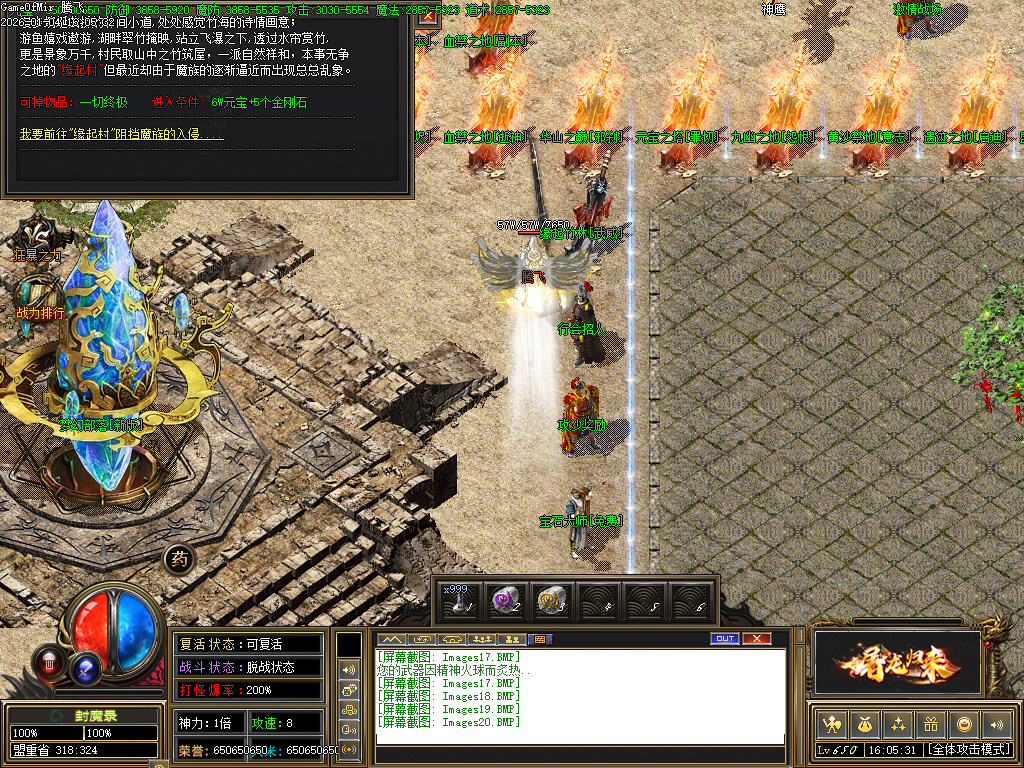Open the 战力排行 ranking icon
The image size is (1024, 768).
coord(40,296)
